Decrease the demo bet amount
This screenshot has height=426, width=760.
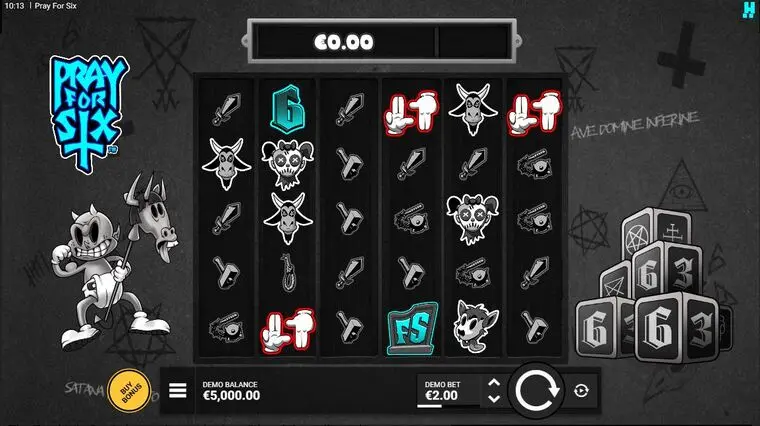click(493, 399)
